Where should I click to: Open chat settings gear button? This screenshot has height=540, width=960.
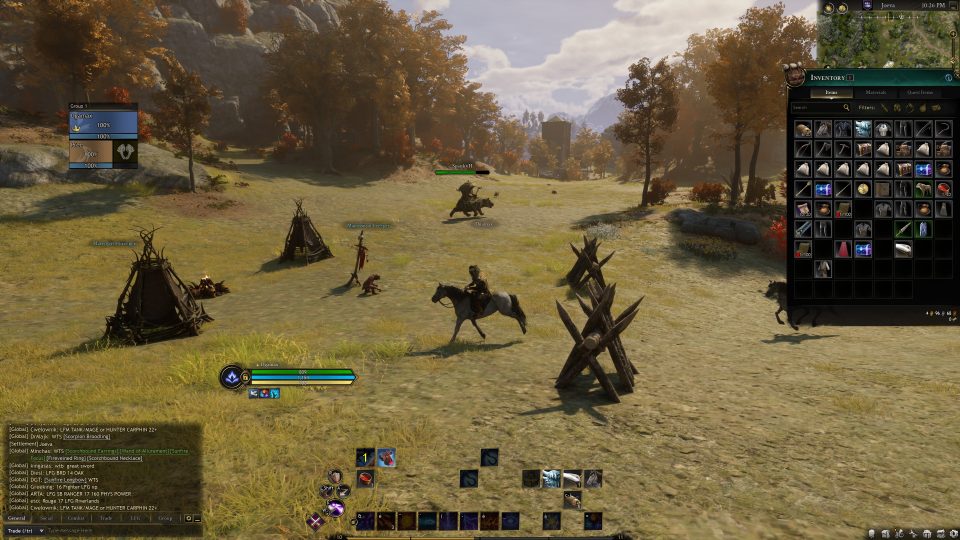187,518
